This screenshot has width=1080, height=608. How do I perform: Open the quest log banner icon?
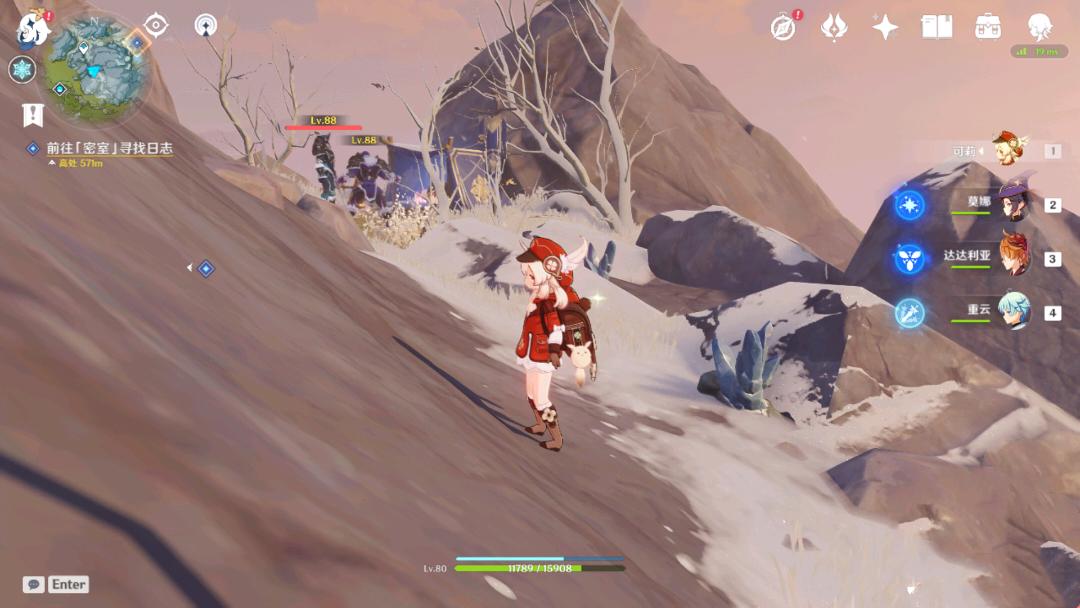point(32,115)
